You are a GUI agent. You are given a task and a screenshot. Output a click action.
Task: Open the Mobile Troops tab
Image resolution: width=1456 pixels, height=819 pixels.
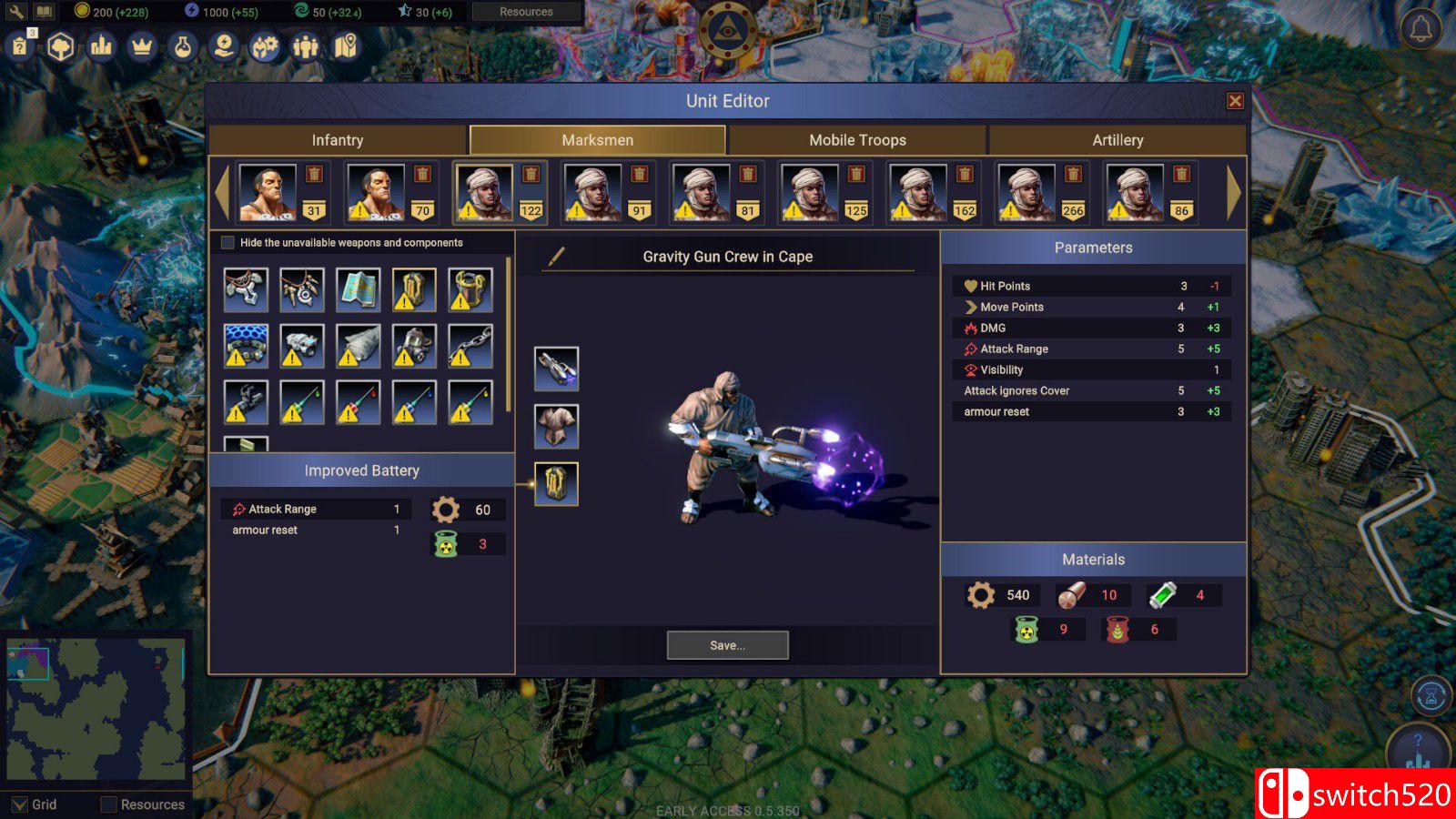pyautogui.click(x=857, y=140)
